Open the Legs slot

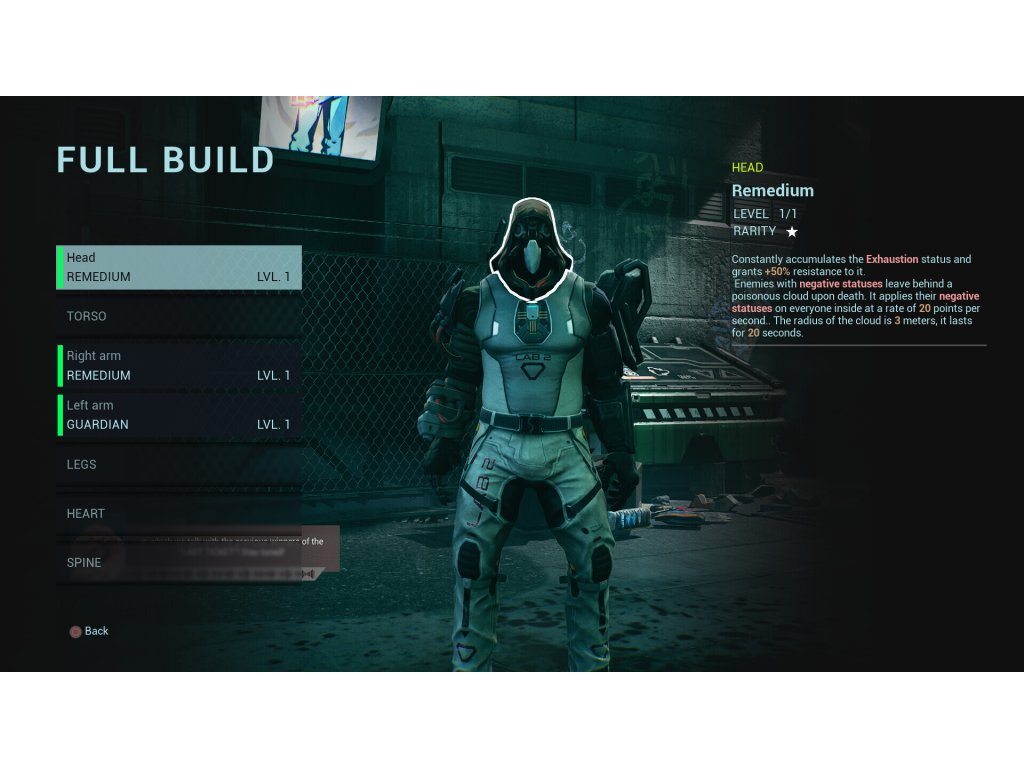(x=179, y=464)
